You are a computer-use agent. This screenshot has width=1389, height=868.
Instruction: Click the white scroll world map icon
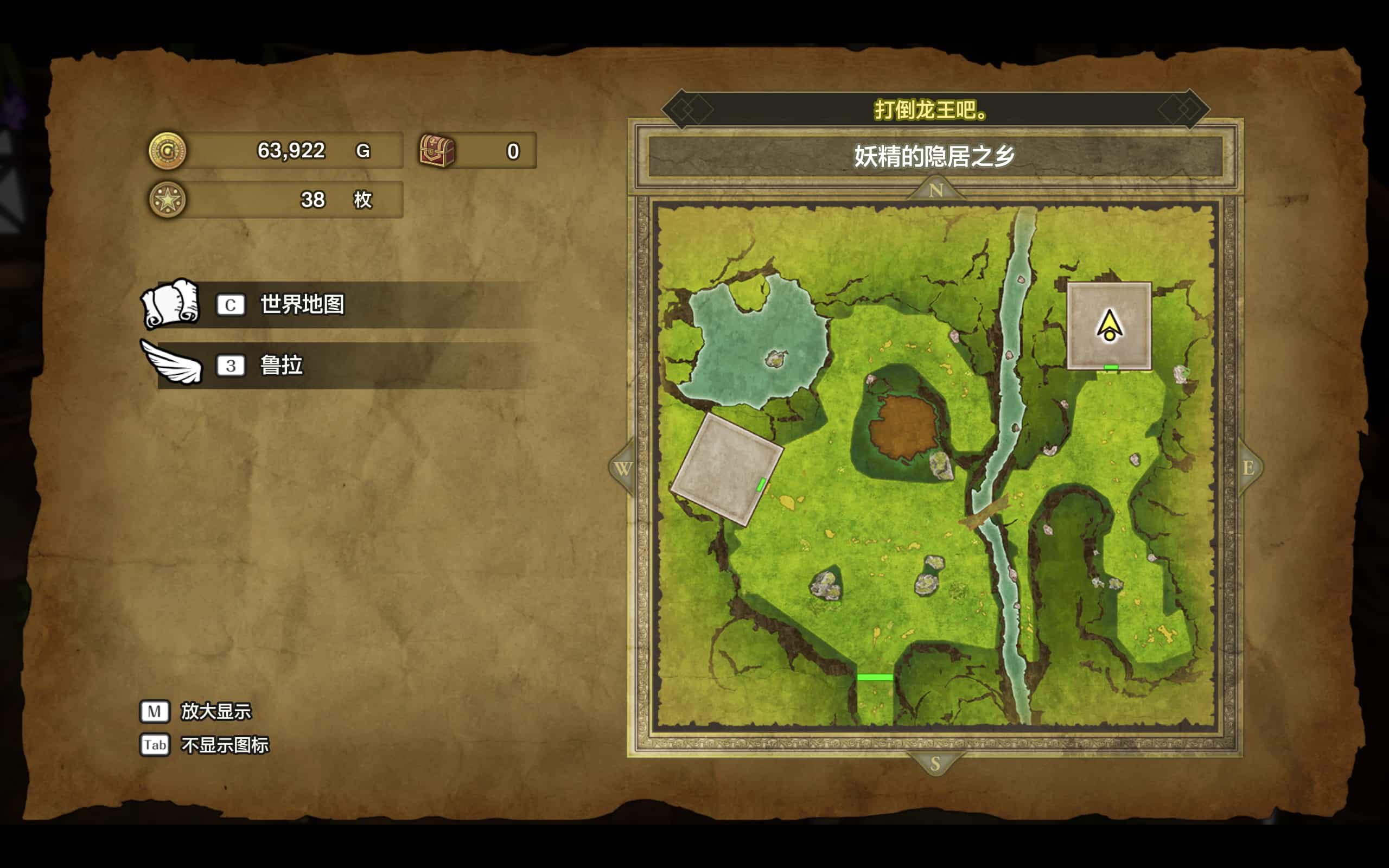tap(170, 303)
